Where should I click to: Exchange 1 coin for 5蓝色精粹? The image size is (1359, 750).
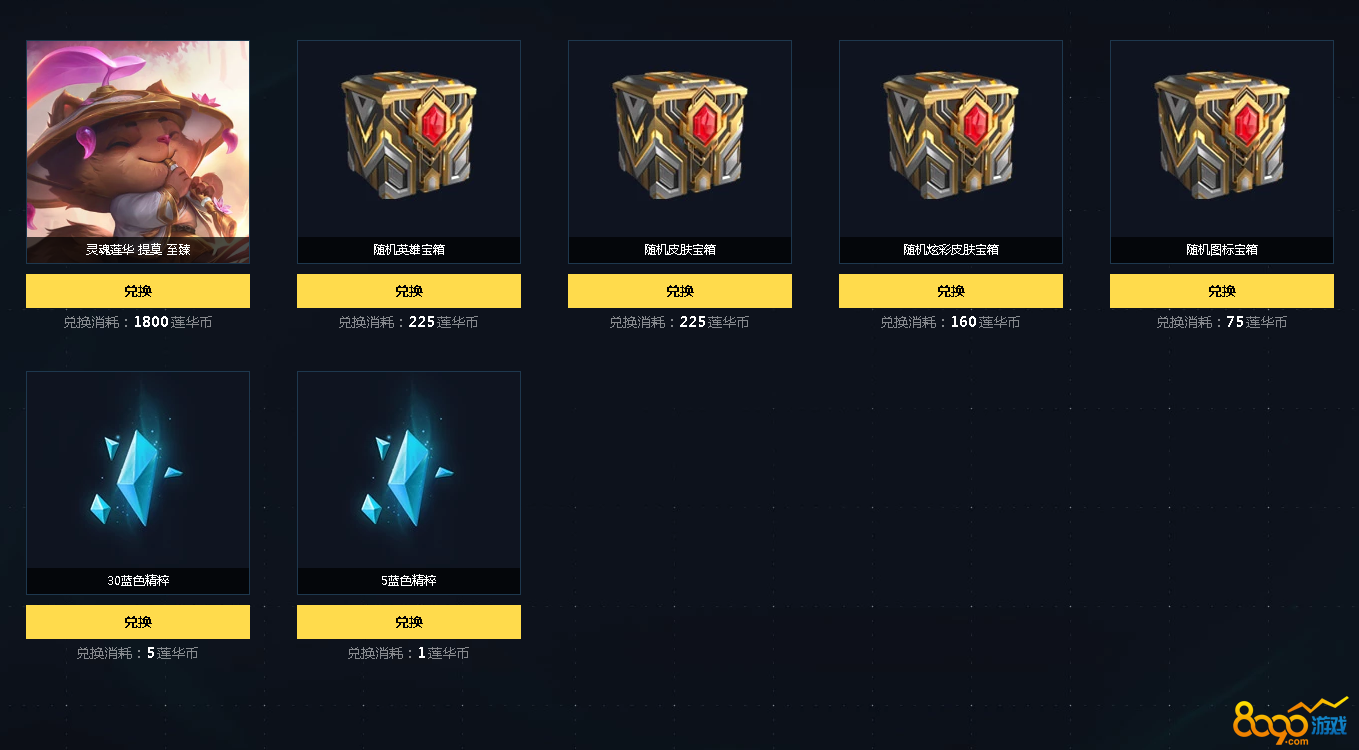pos(409,622)
